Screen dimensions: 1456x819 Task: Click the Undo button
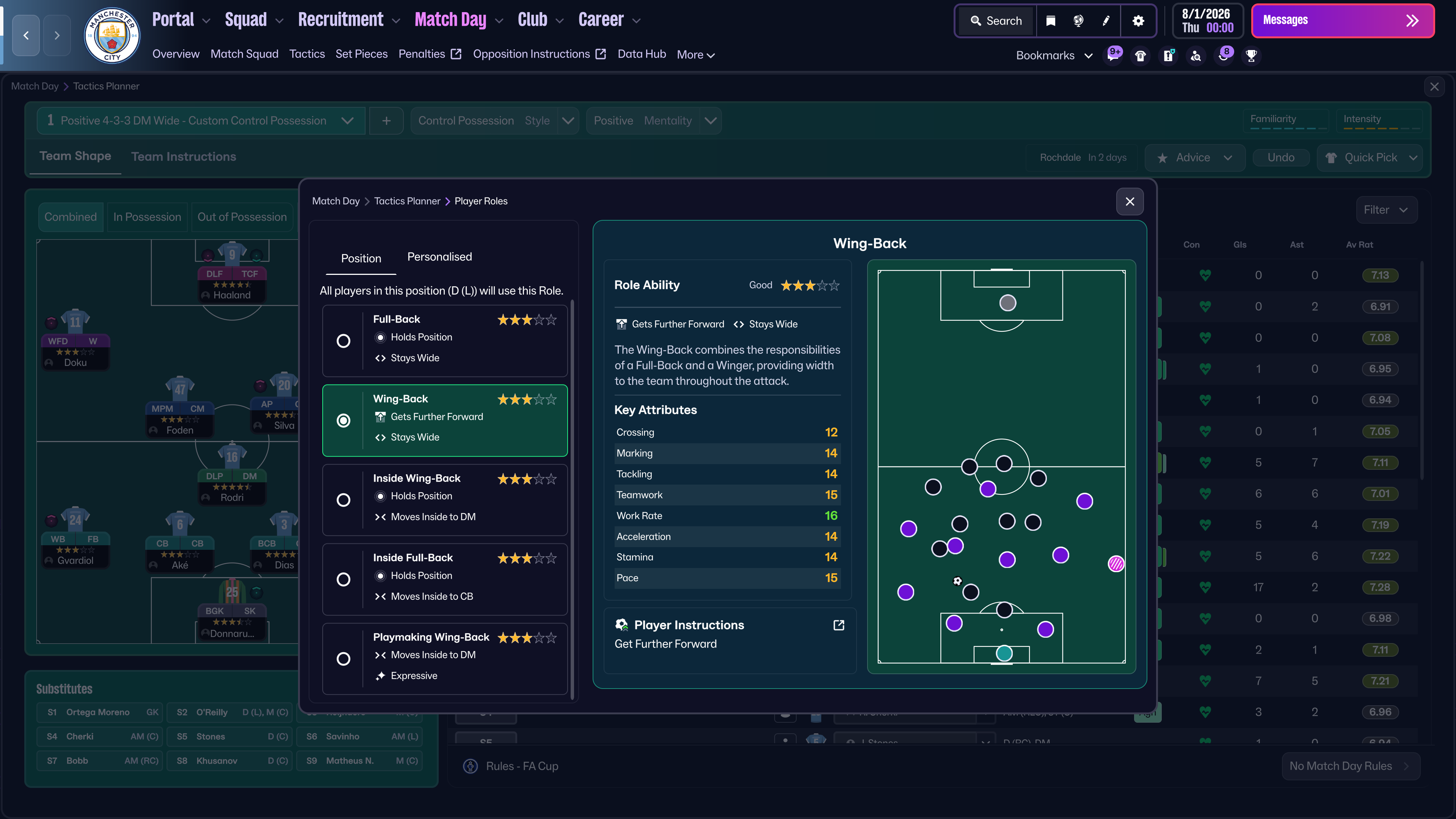coord(1281,158)
